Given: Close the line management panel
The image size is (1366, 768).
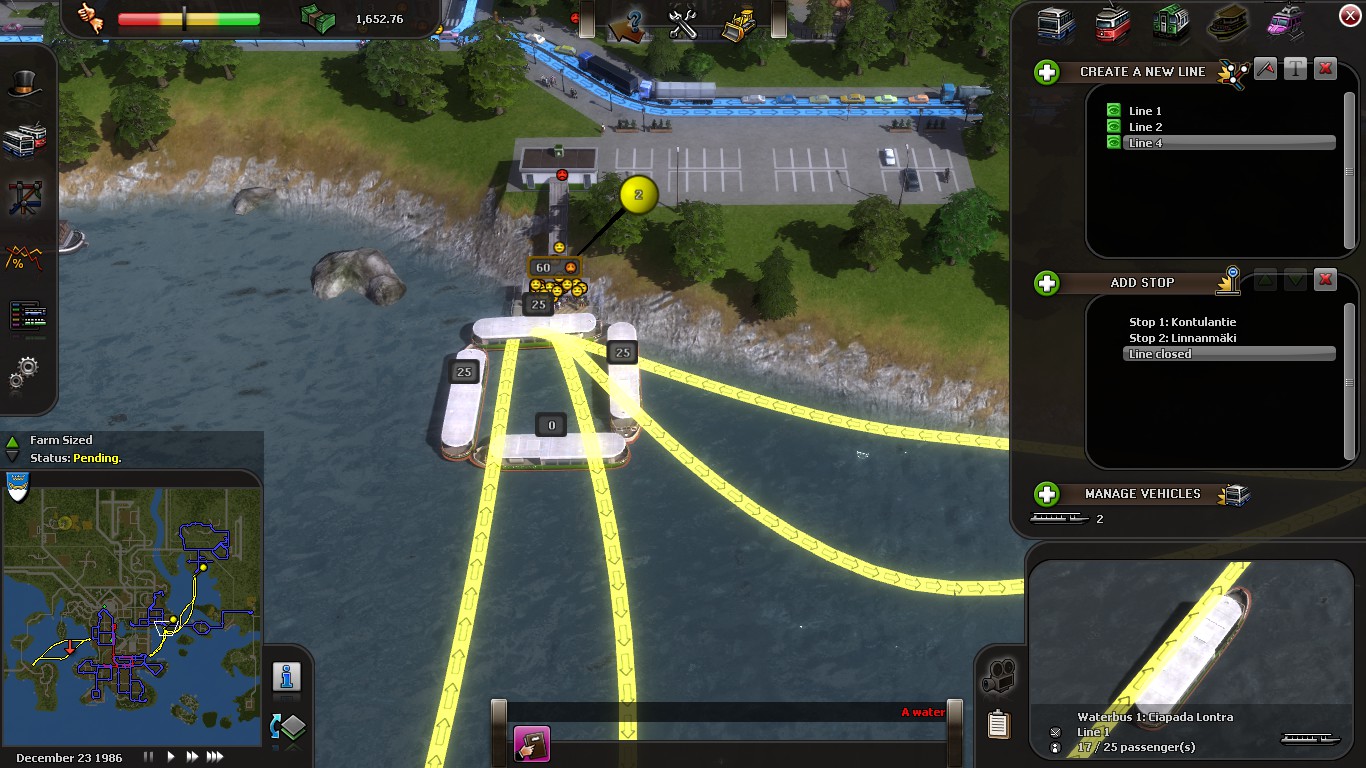Looking at the screenshot, I should click(x=1348, y=15).
